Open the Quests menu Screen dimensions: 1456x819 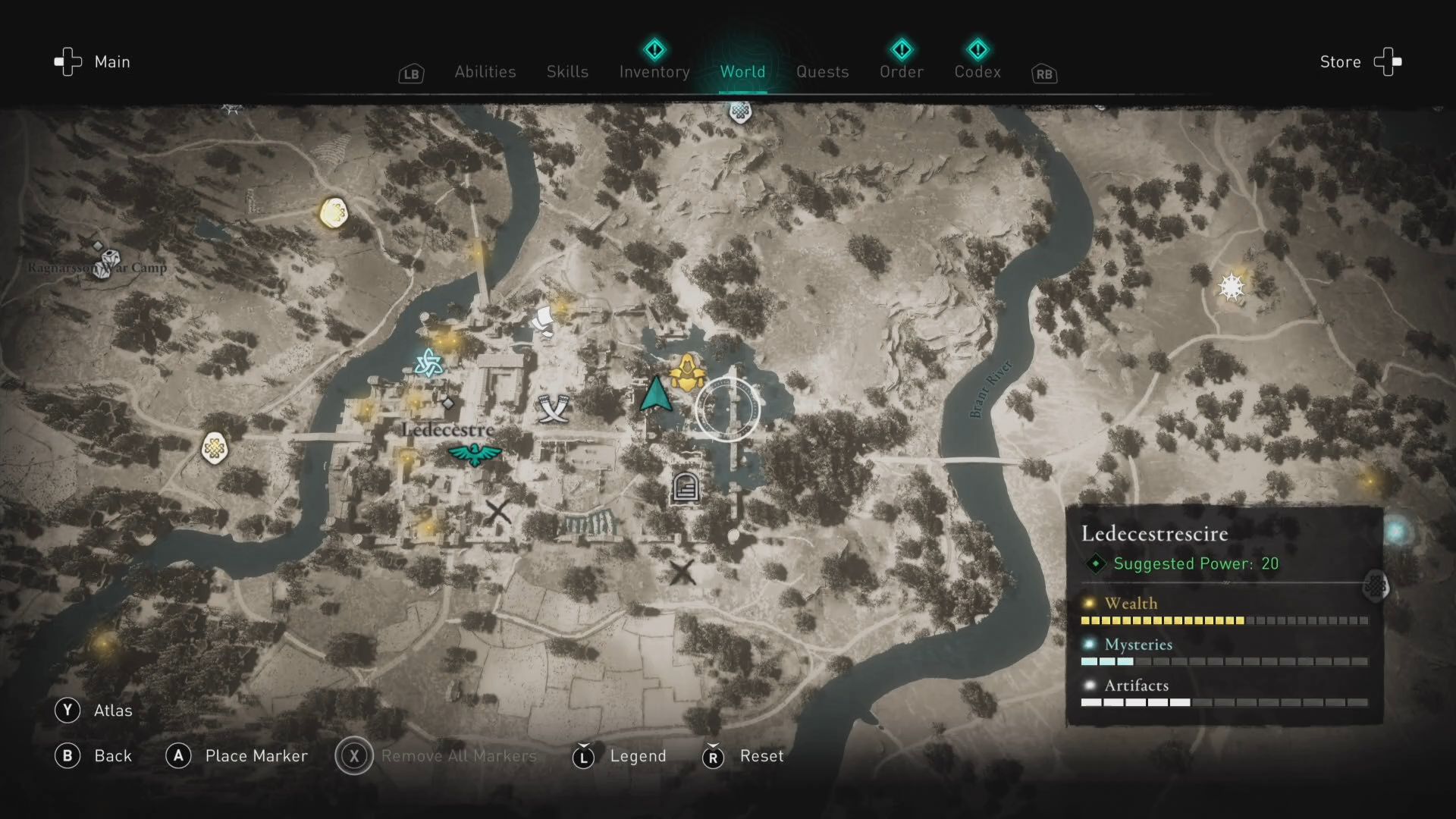pos(822,72)
